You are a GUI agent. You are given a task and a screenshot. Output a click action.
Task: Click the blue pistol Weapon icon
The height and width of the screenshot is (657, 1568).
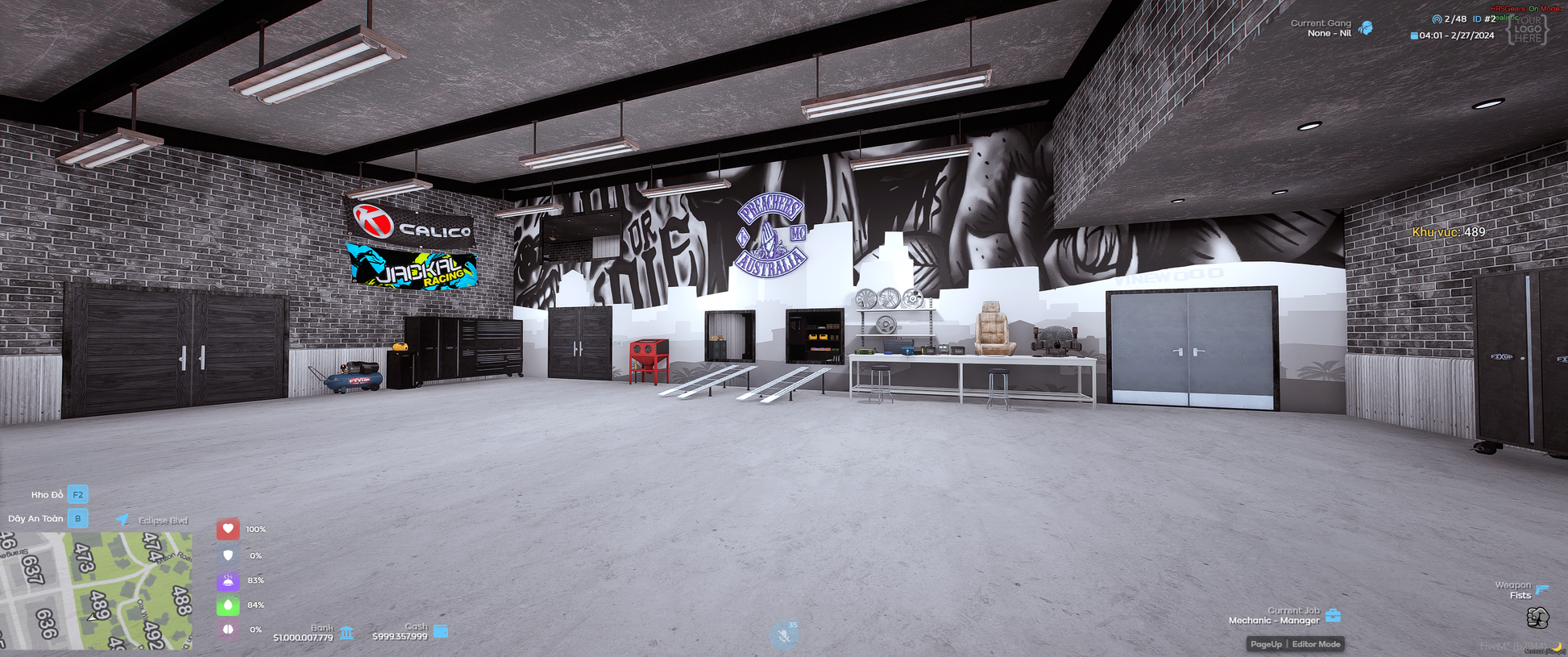1542,588
